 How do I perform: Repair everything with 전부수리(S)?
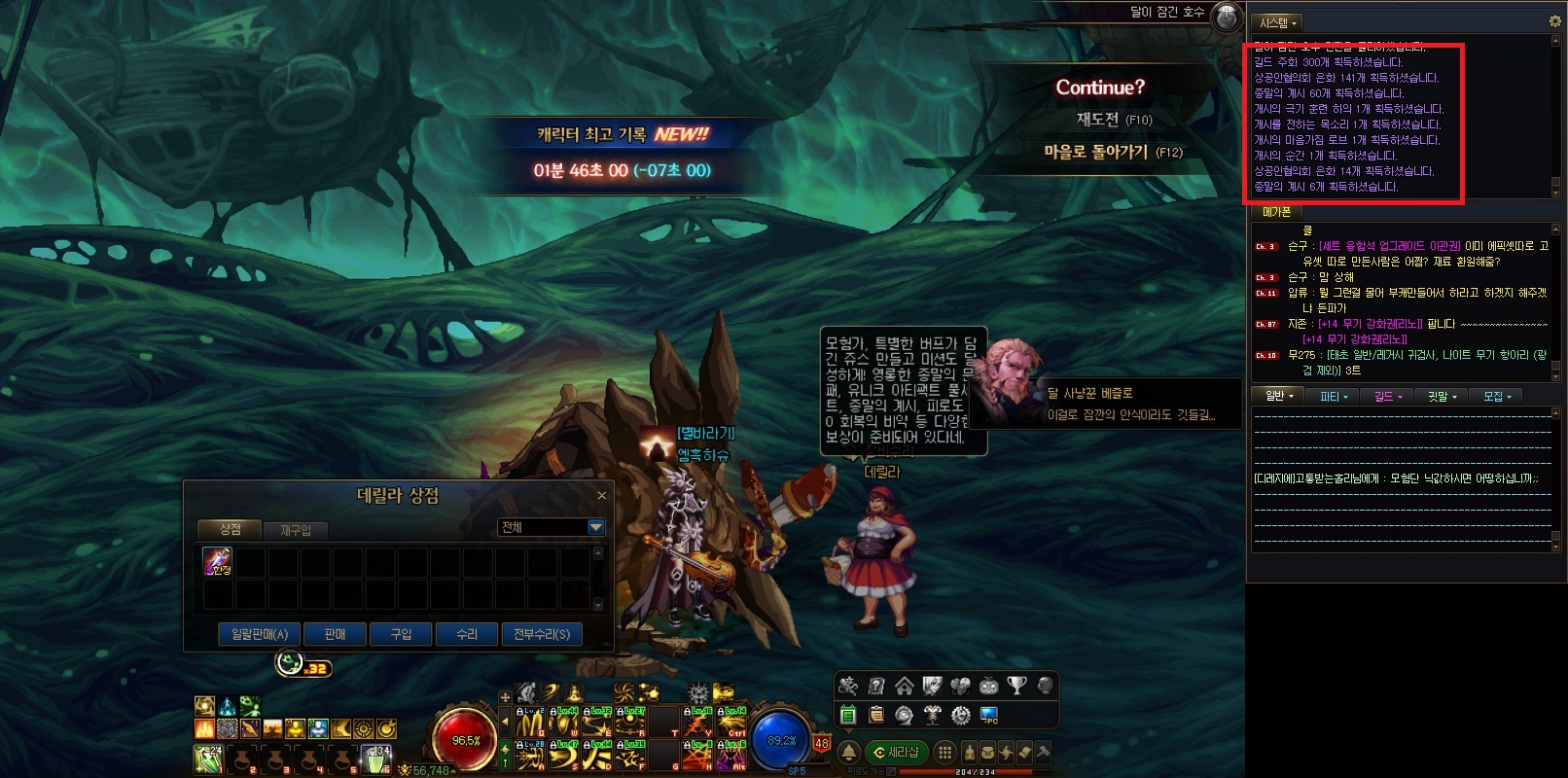[542, 634]
